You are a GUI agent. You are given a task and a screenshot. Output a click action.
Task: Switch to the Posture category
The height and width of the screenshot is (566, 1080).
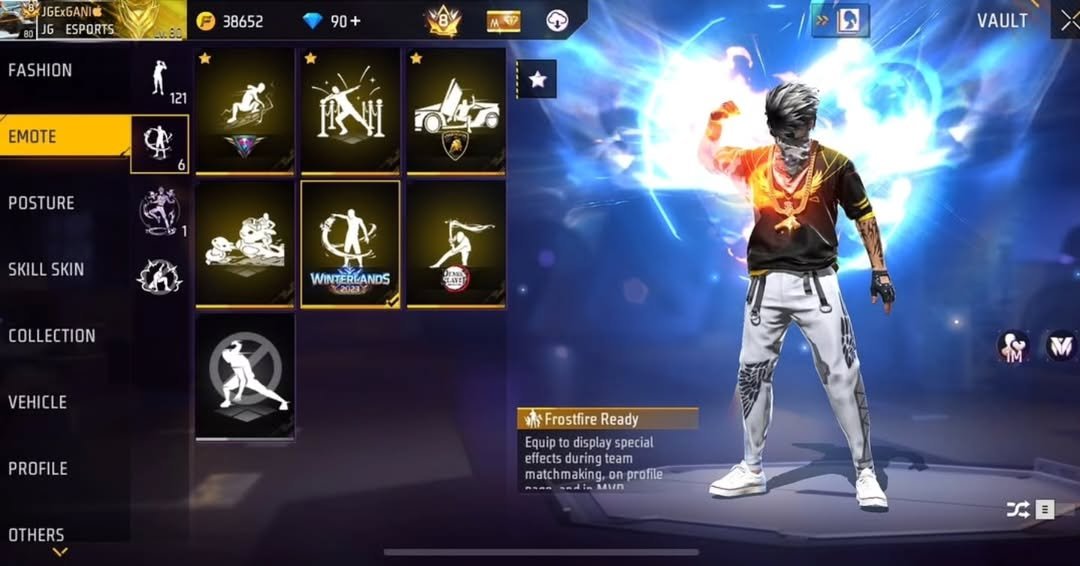41,203
